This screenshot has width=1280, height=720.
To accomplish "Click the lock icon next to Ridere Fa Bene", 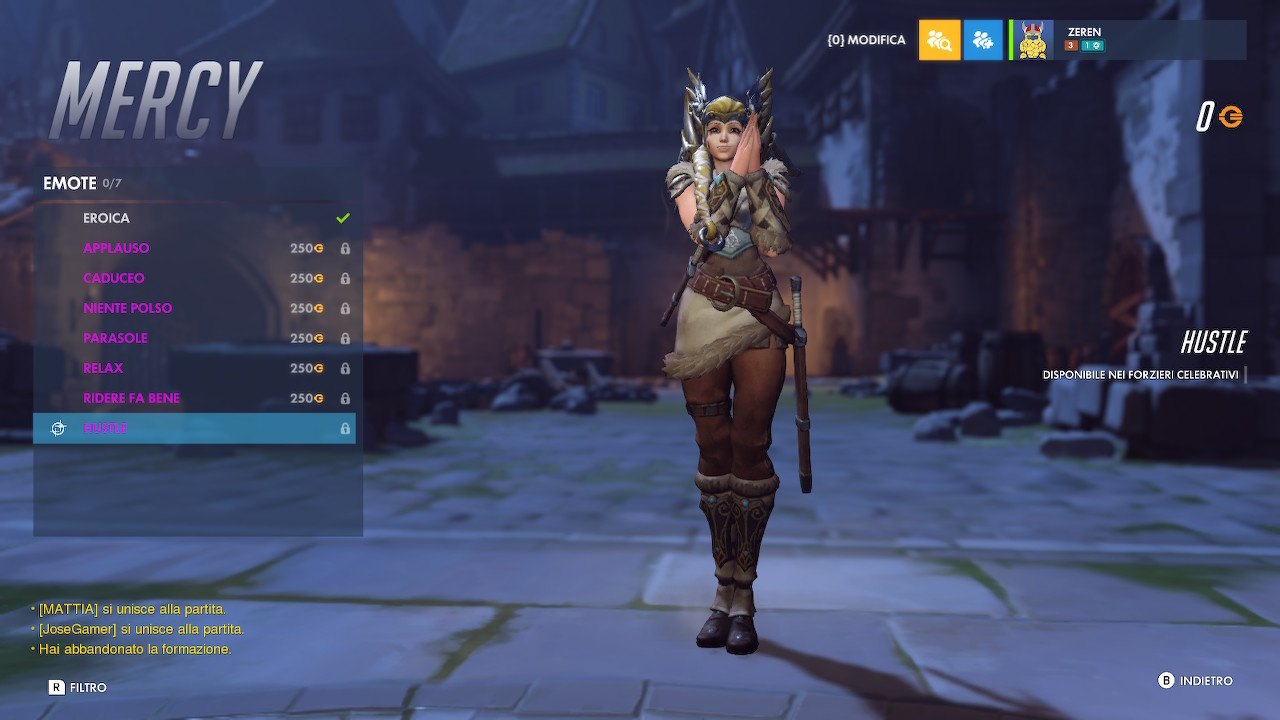I will pos(345,398).
